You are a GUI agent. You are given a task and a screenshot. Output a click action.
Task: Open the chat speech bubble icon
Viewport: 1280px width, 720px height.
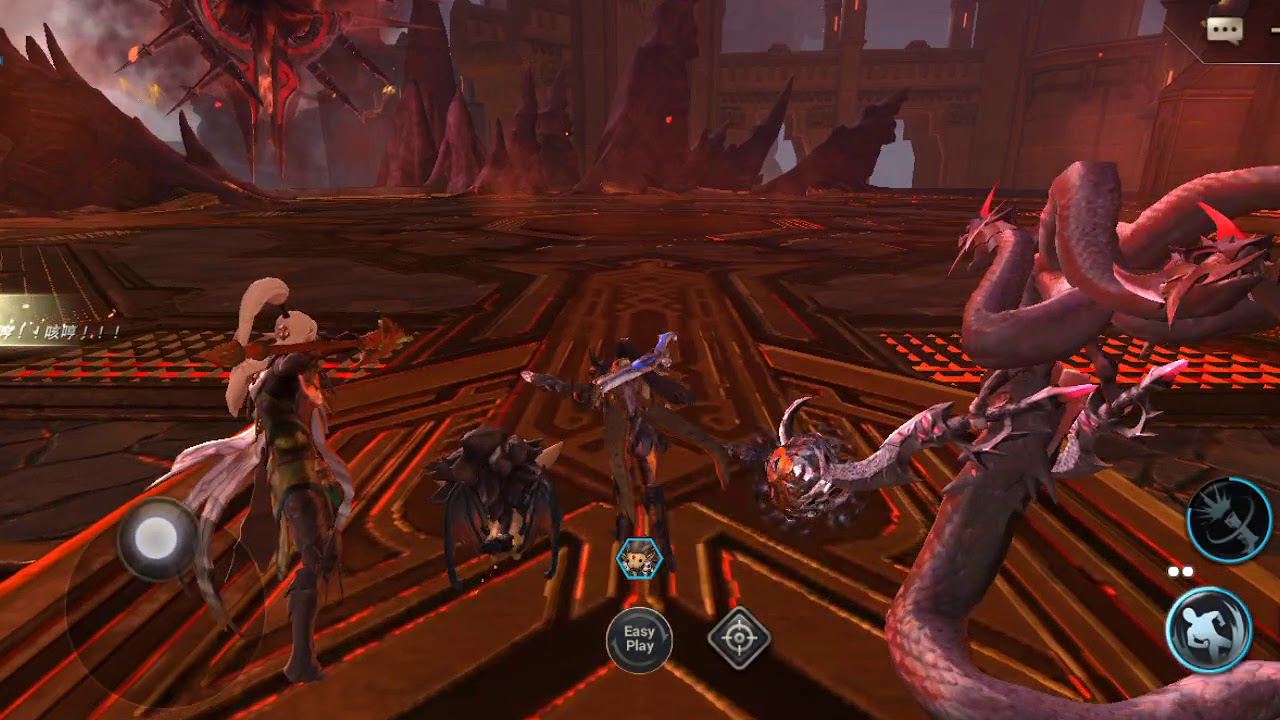pos(1224,30)
